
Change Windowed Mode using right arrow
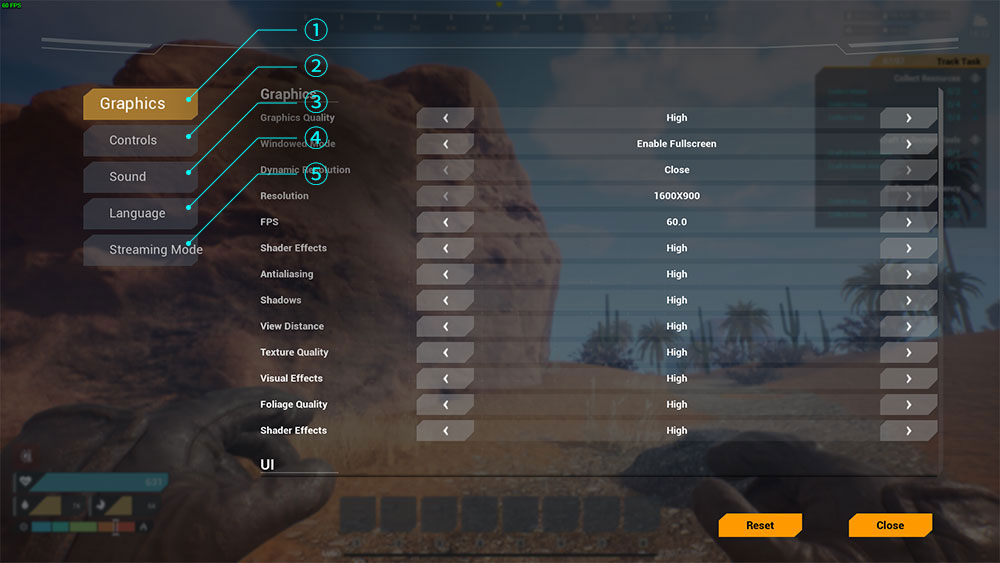908,144
